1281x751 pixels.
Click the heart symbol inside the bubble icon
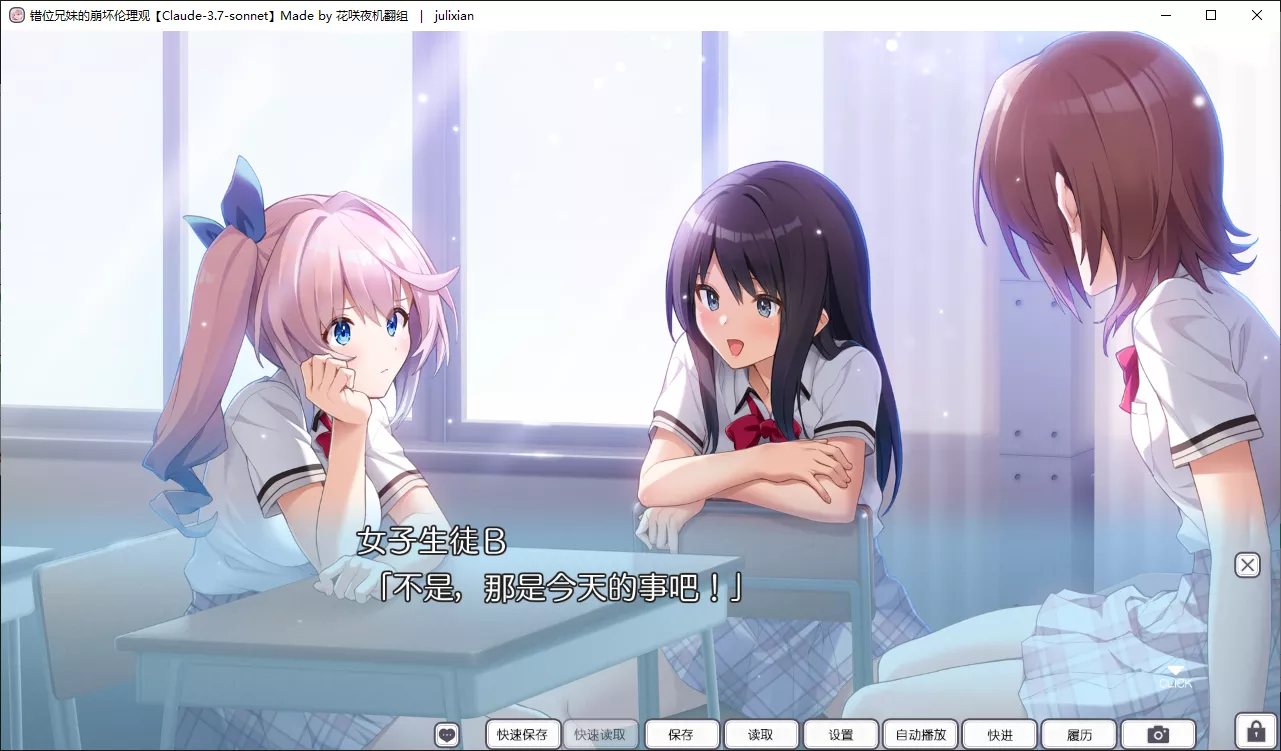pyautogui.click(x=446, y=733)
